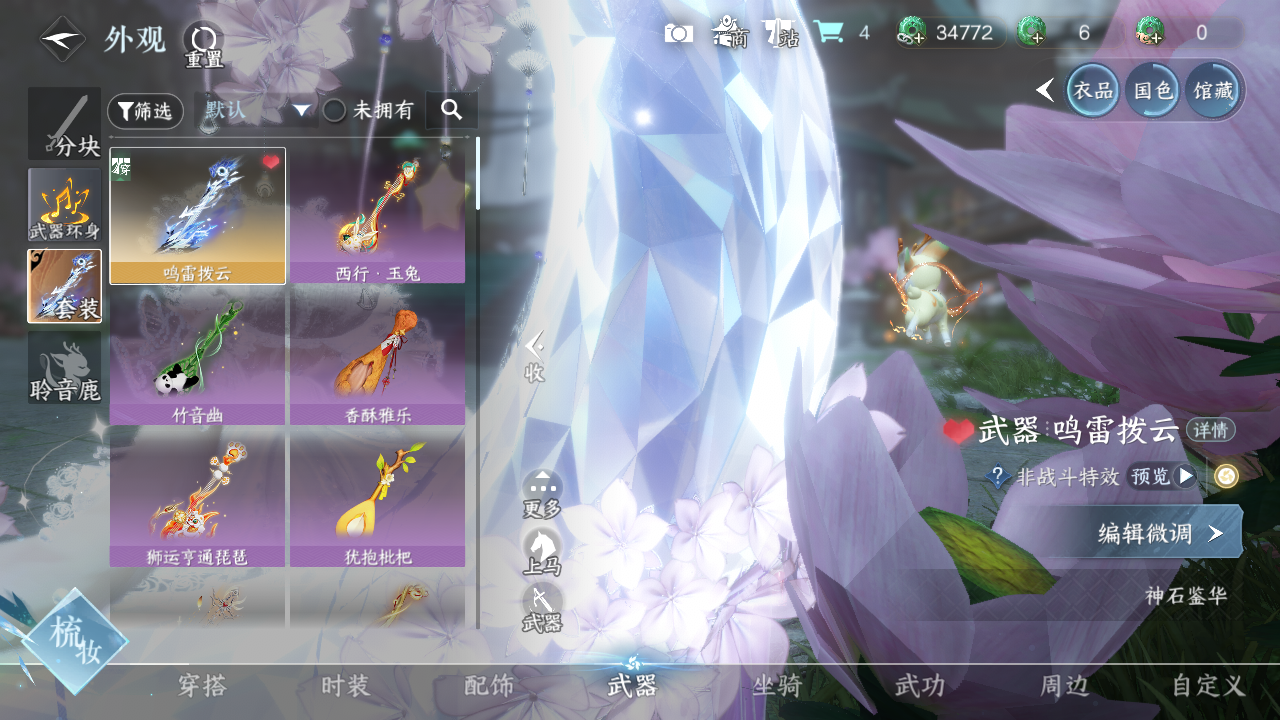Switch to the 坐骑 tab

(x=777, y=685)
